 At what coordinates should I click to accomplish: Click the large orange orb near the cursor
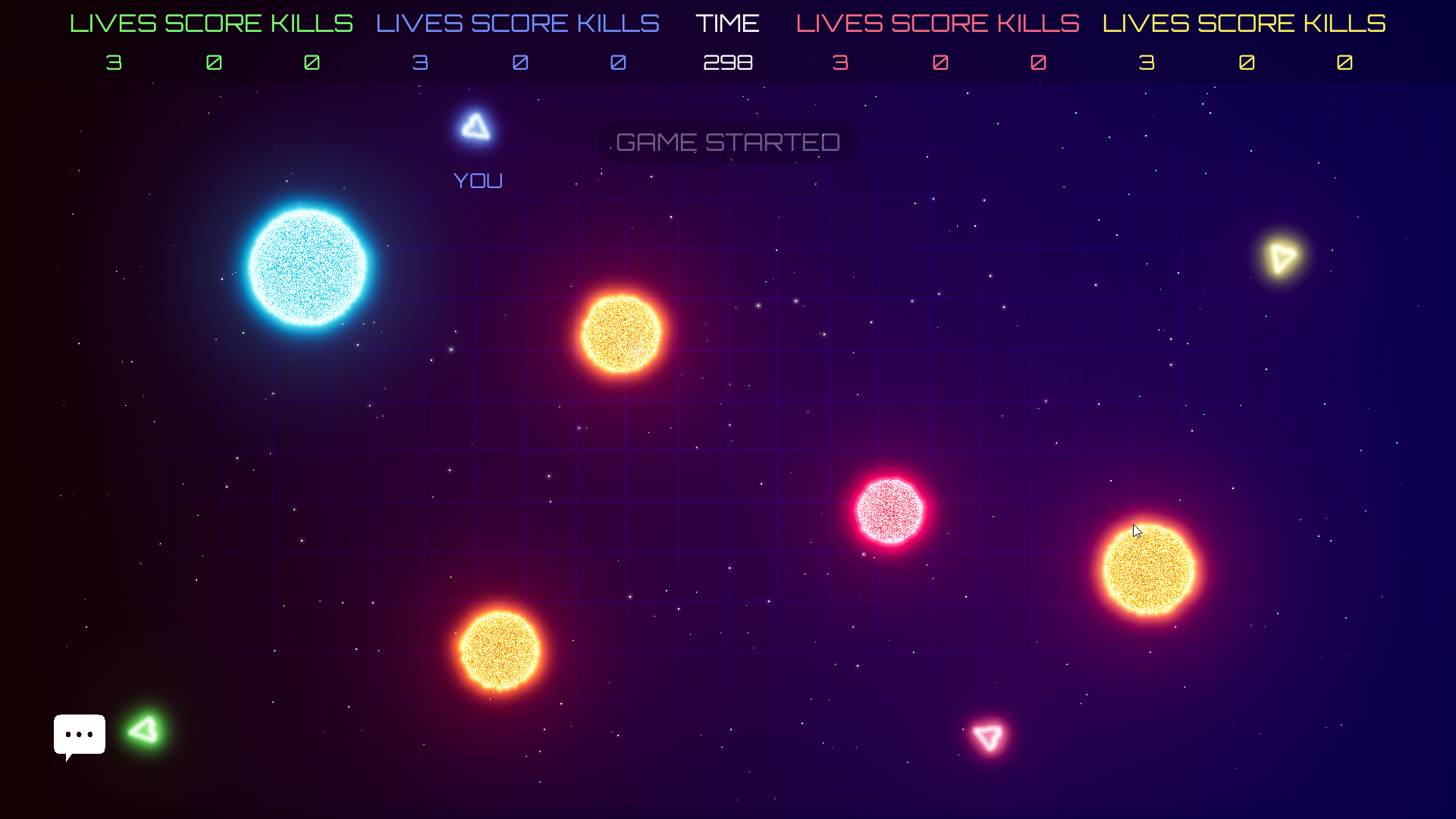pyautogui.click(x=1147, y=567)
